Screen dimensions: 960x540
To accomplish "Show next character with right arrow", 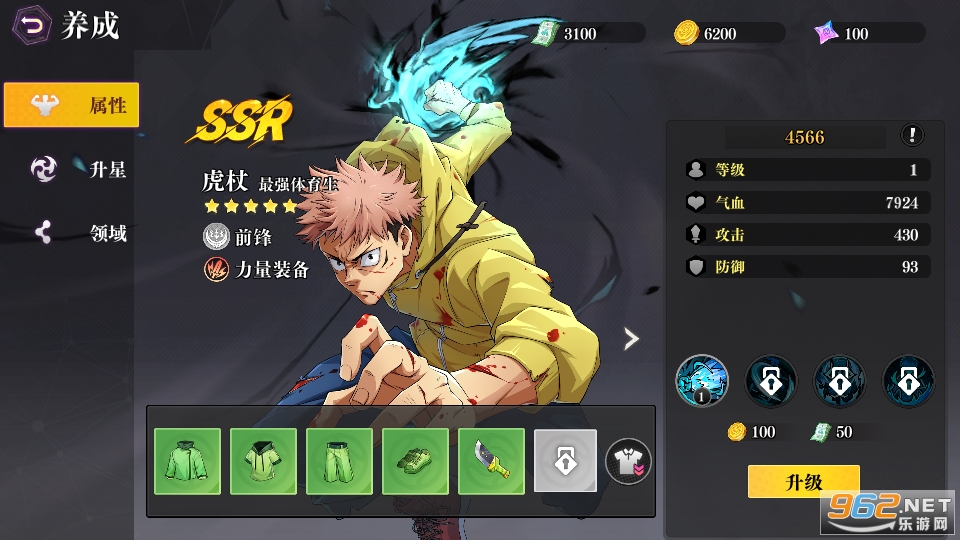I will click(631, 339).
